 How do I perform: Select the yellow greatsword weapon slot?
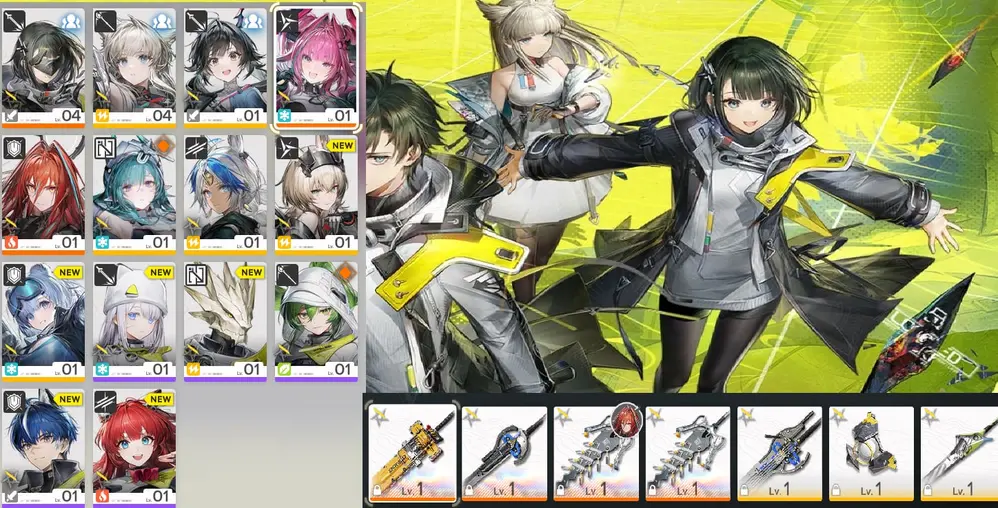[x=412, y=453]
